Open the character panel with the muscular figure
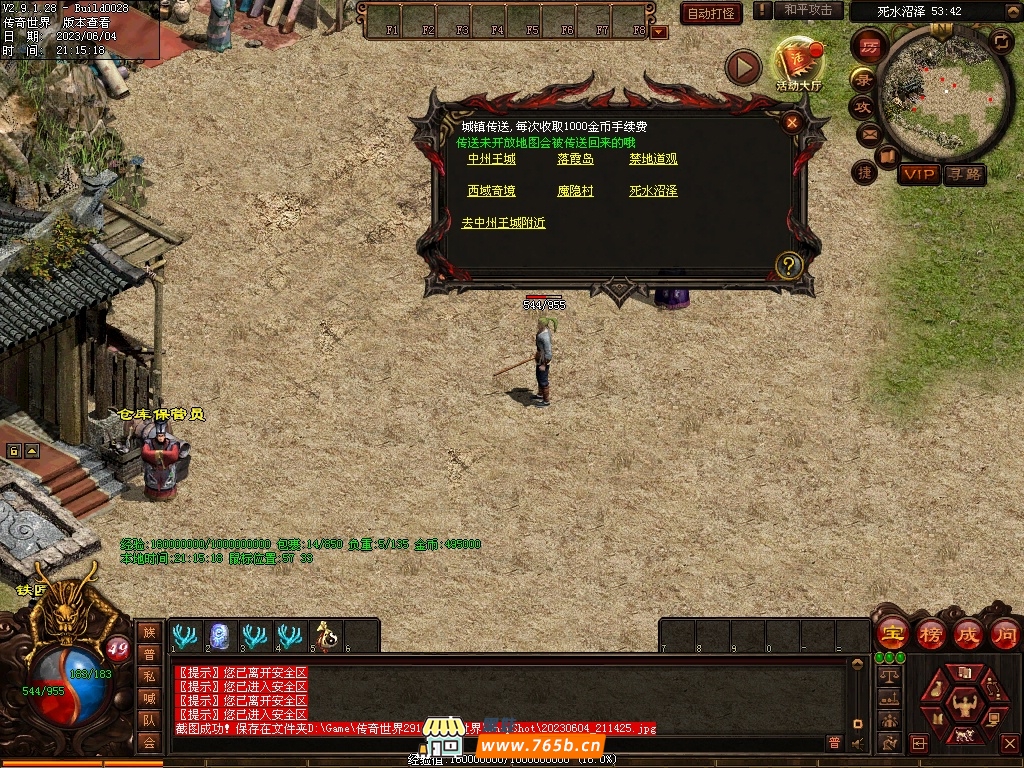The width and height of the screenshot is (1024, 768). [x=964, y=702]
